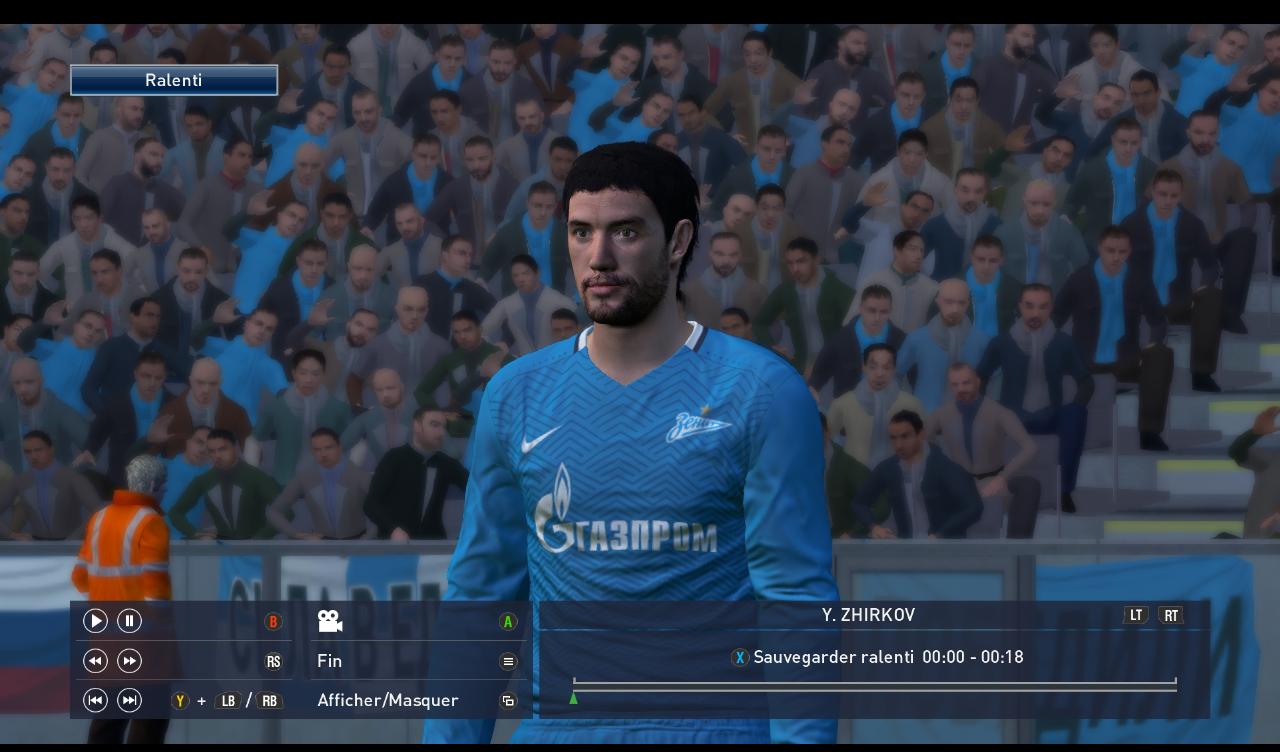Click the overlapping-windows icon beside Afficher/Masquer

[x=508, y=700]
